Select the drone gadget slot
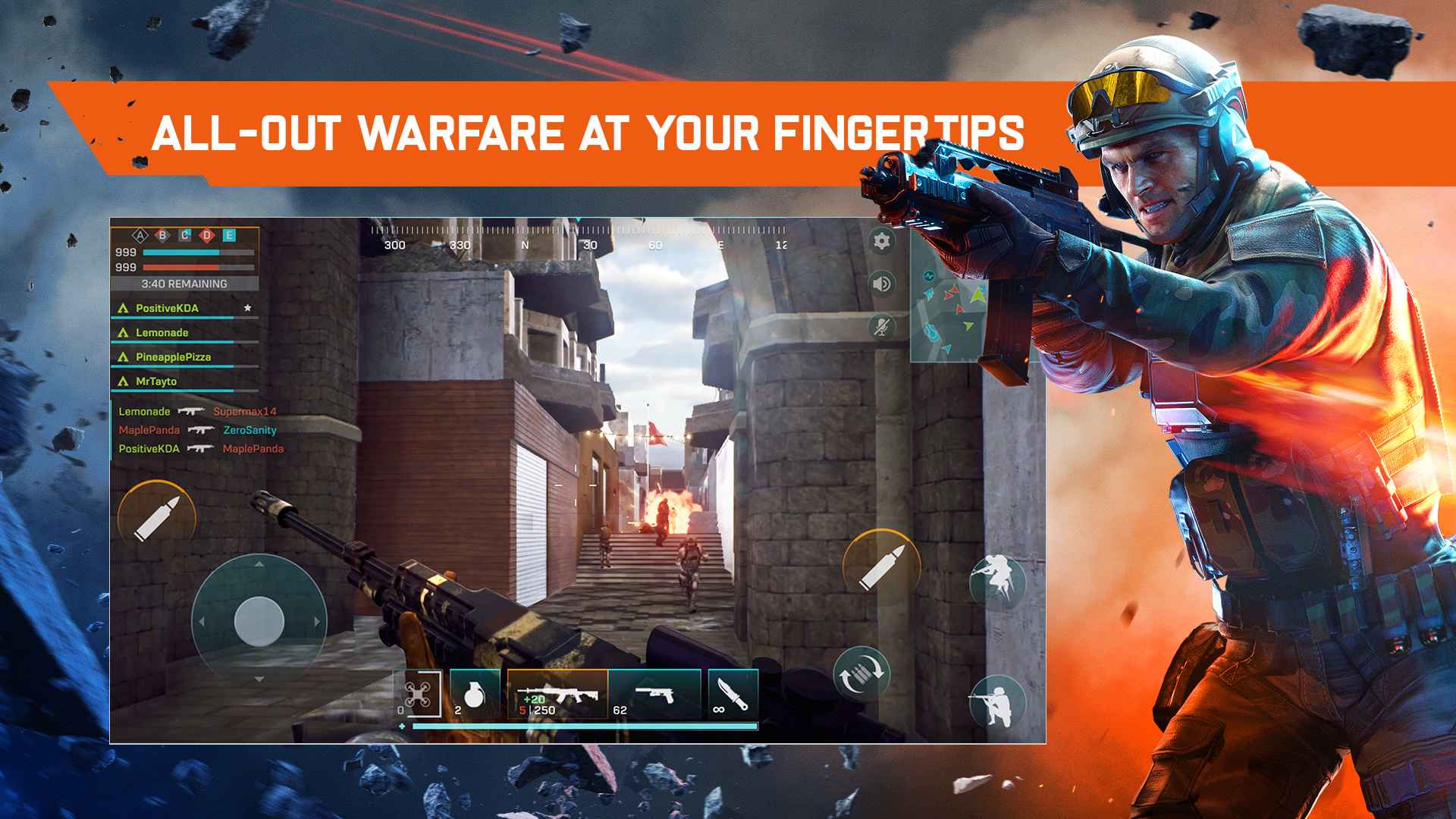Image resolution: width=1456 pixels, height=819 pixels. tap(418, 694)
